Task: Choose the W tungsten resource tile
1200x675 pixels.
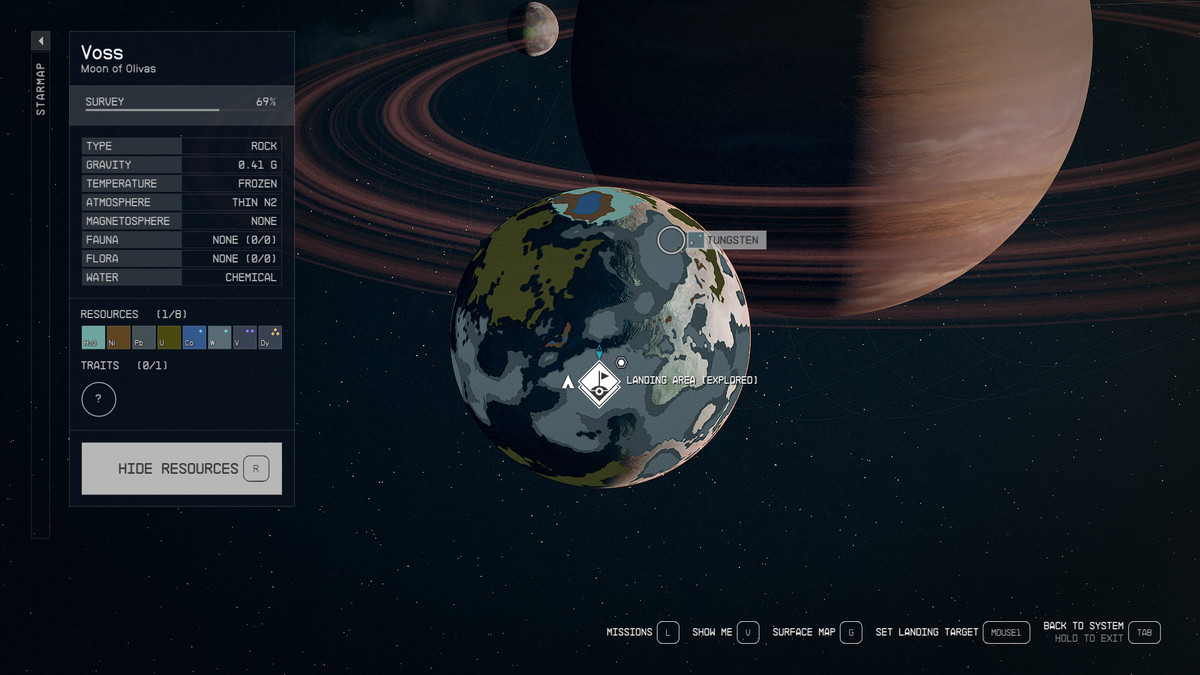Action: pyautogui.click(x=219, y=338)
